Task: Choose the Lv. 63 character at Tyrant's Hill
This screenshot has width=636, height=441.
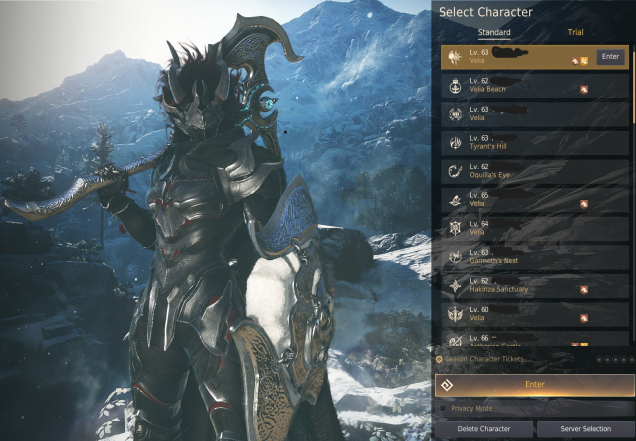Action: [x=535, y=143]
